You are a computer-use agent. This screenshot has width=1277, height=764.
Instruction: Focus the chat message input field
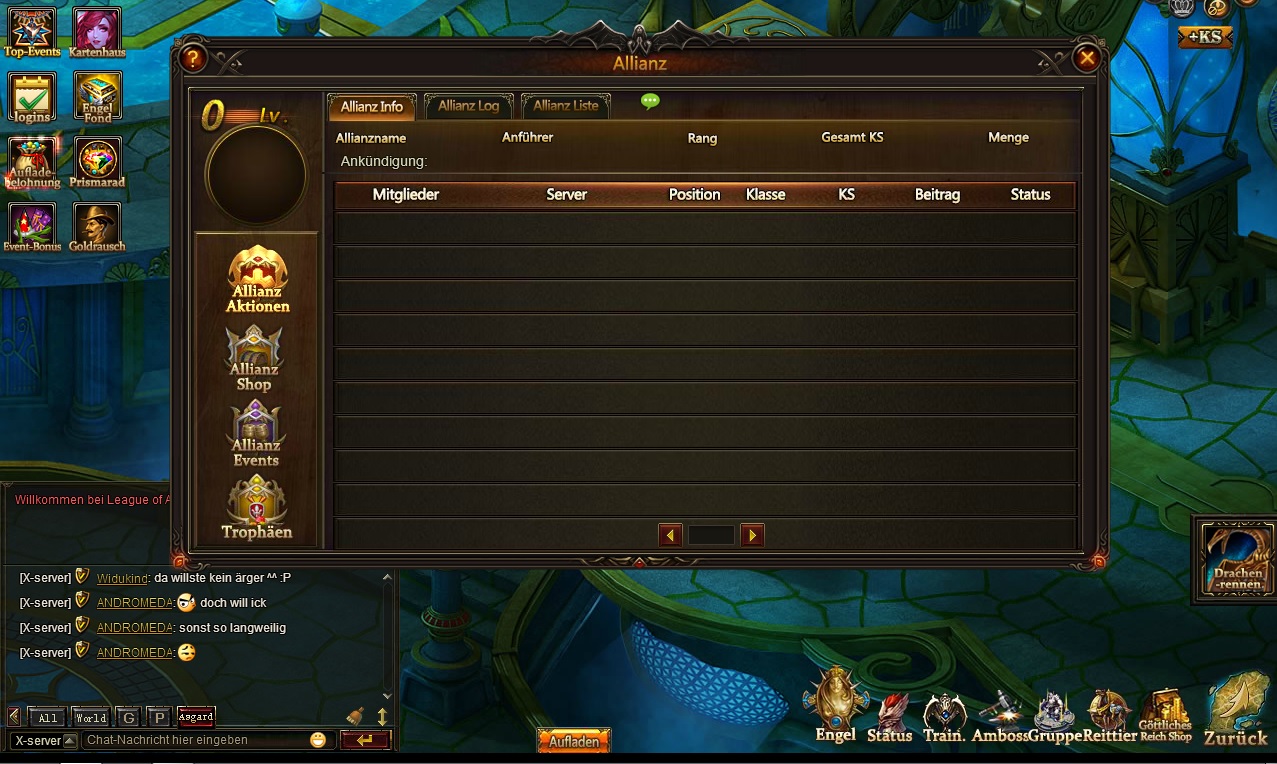pos(195,740)
